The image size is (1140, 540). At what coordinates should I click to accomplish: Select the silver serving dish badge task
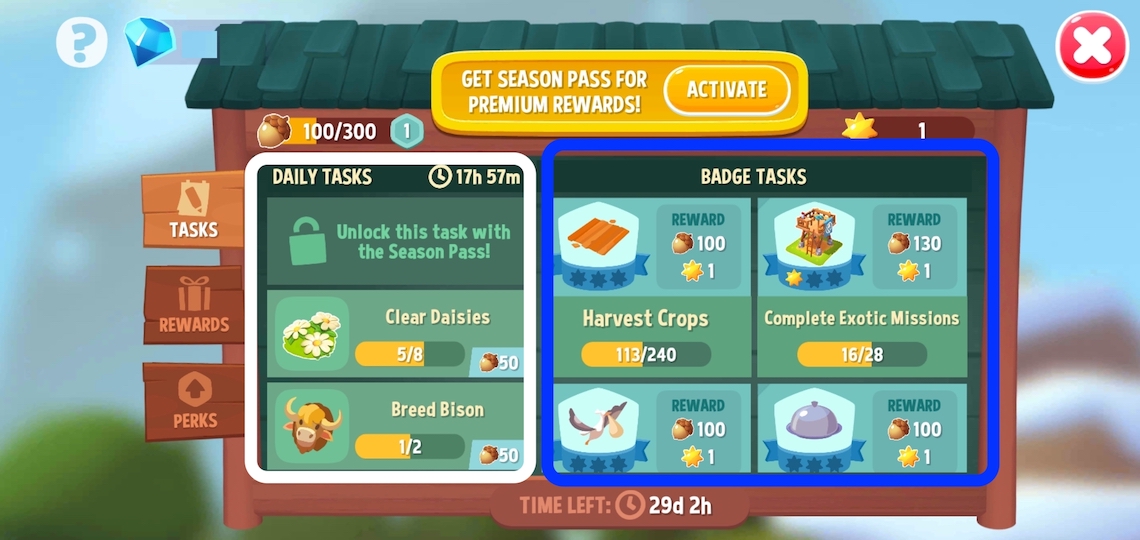(861, 430)
